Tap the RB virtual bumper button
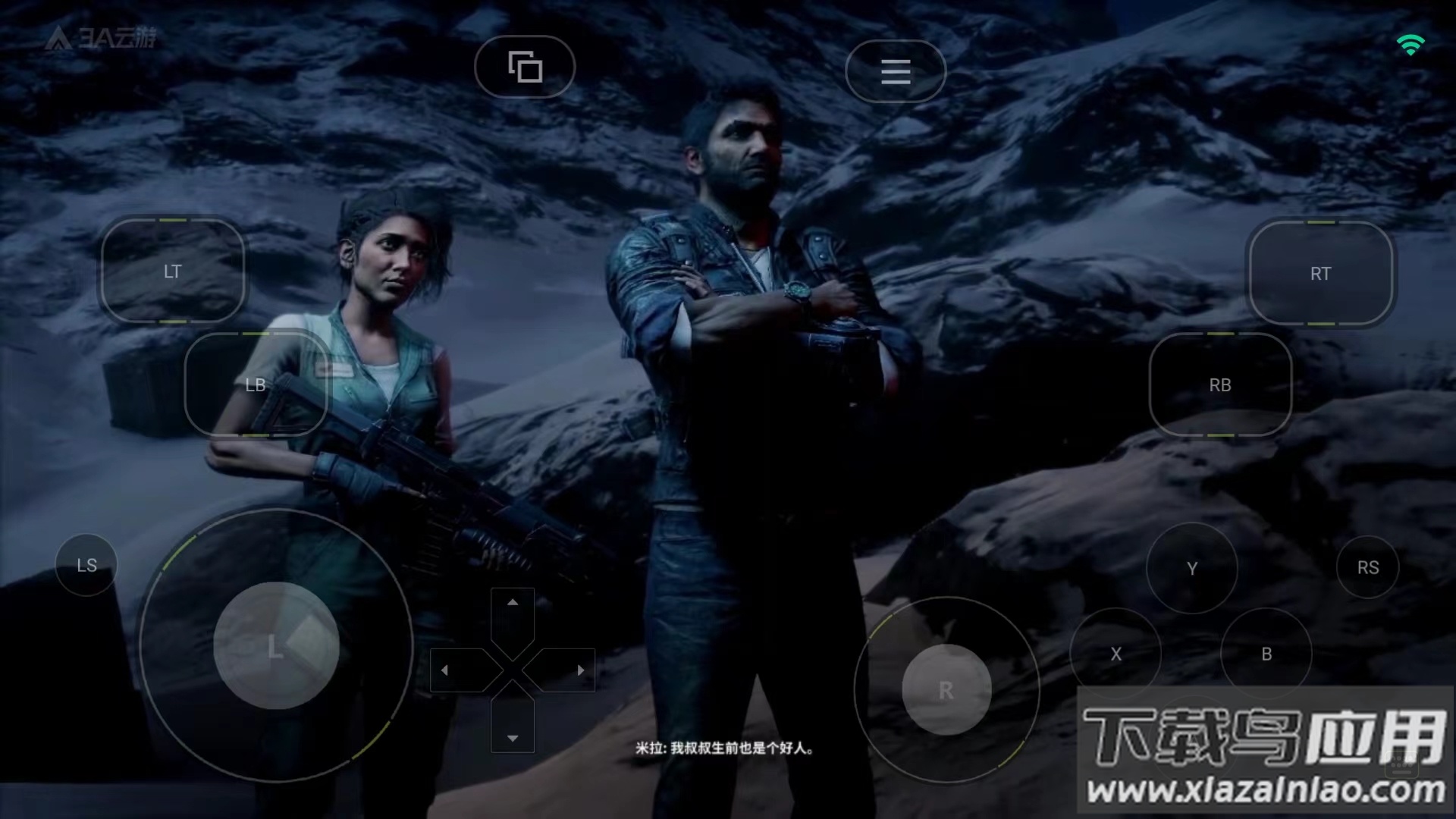 tap(1219, 384)
